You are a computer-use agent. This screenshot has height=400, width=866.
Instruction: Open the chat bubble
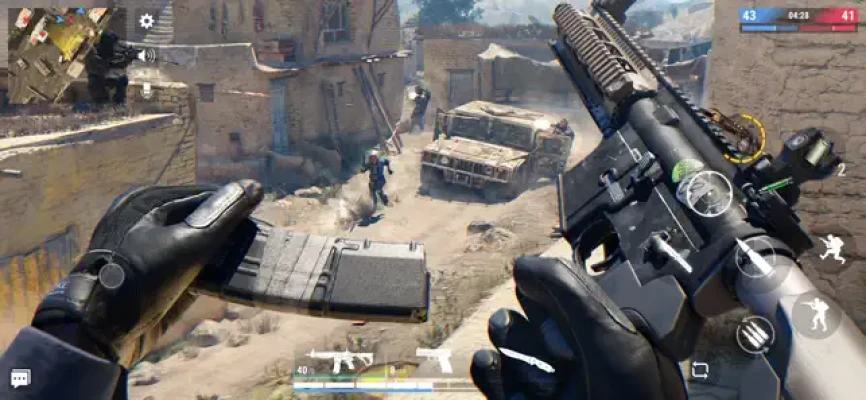coord(20,378)
